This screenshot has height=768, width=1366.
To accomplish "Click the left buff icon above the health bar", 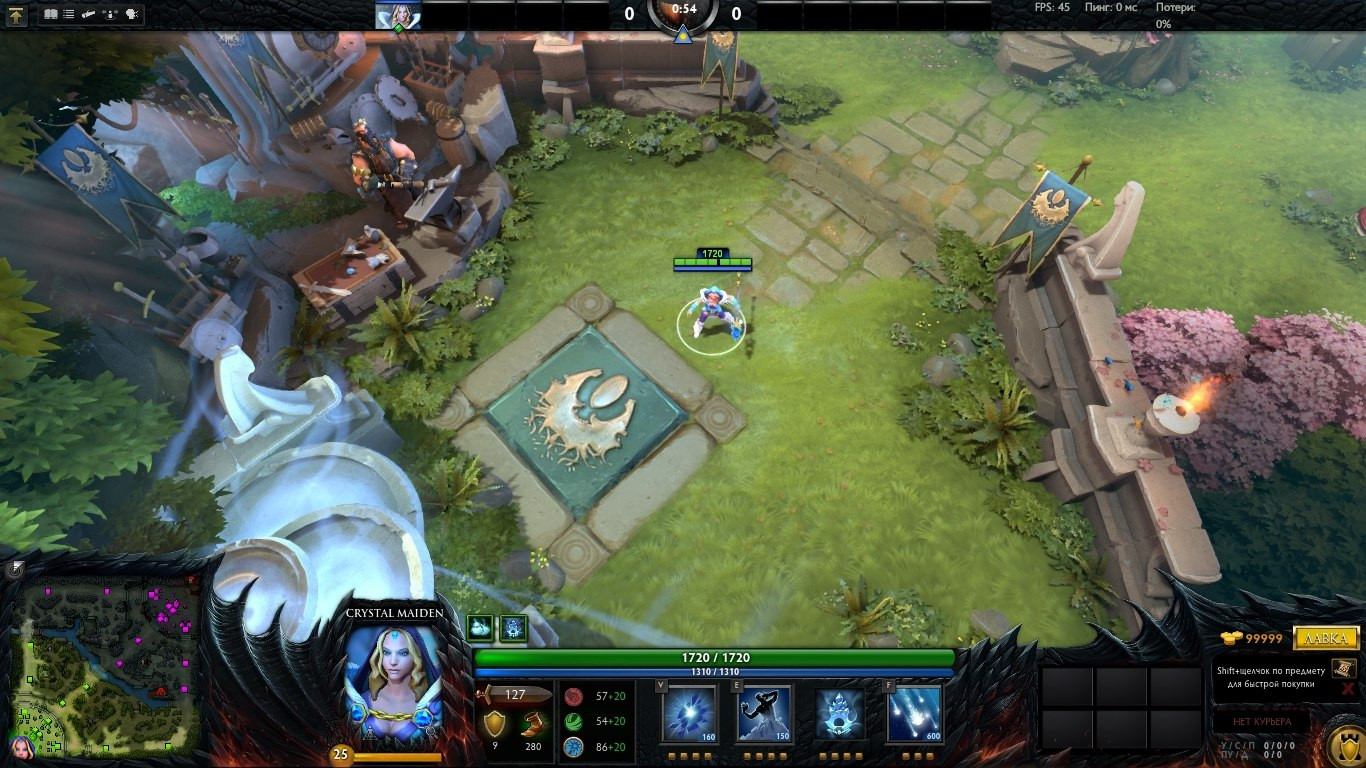I will click(480, 627).
